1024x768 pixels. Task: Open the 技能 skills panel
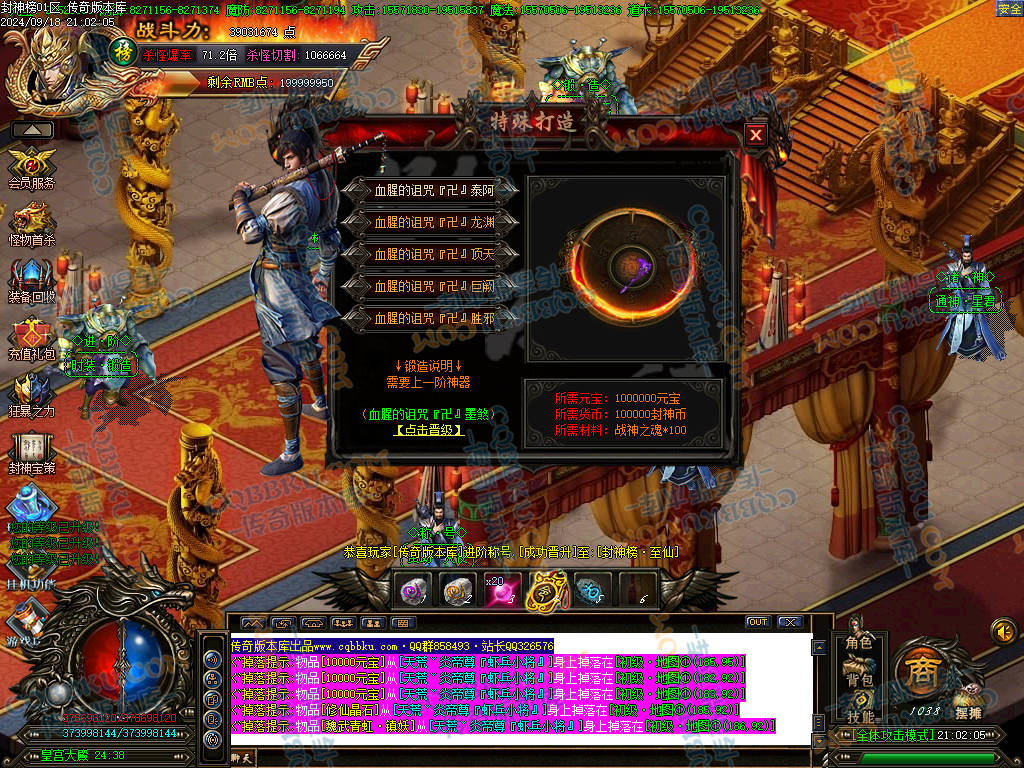(x=859, y=716)
